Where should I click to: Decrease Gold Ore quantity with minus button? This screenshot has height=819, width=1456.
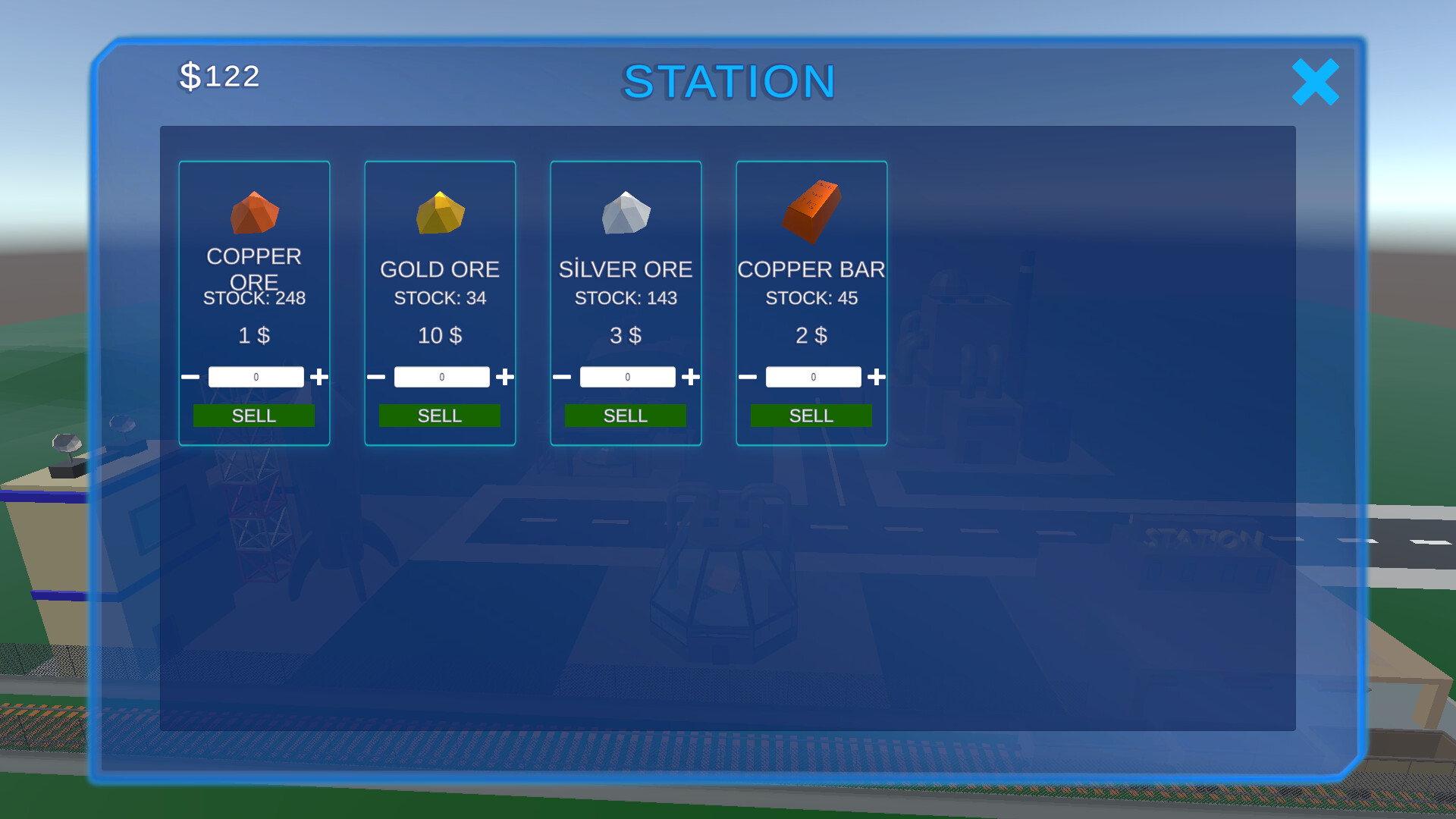[376, 376]
